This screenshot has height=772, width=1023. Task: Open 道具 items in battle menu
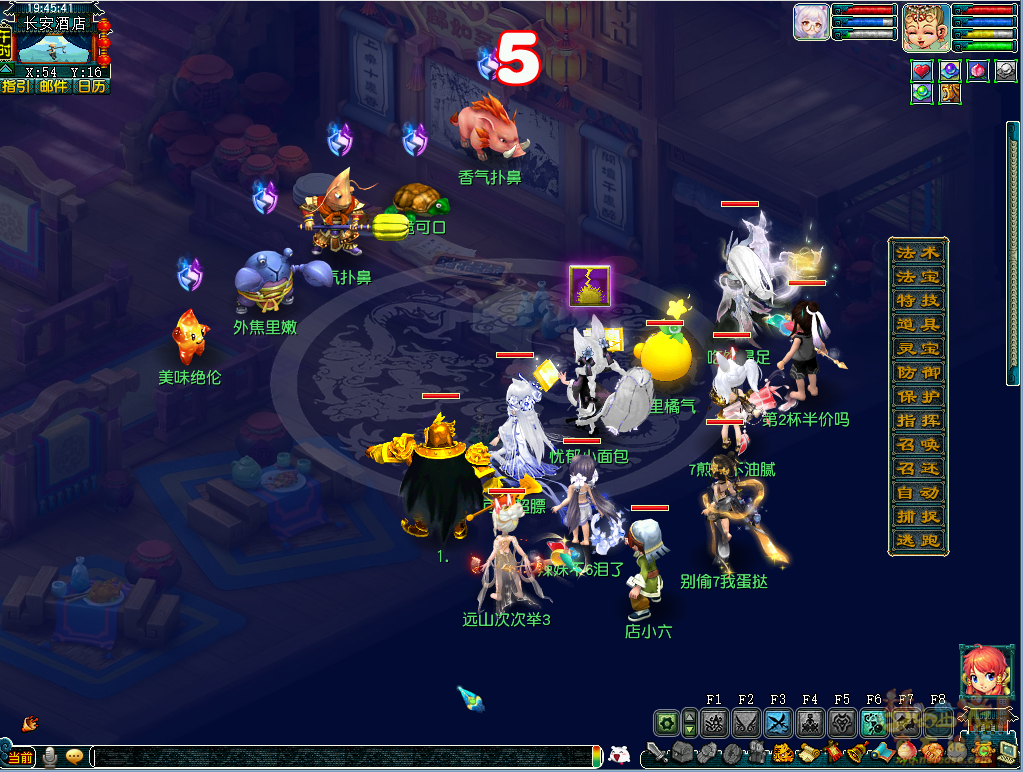pos(917,325)
